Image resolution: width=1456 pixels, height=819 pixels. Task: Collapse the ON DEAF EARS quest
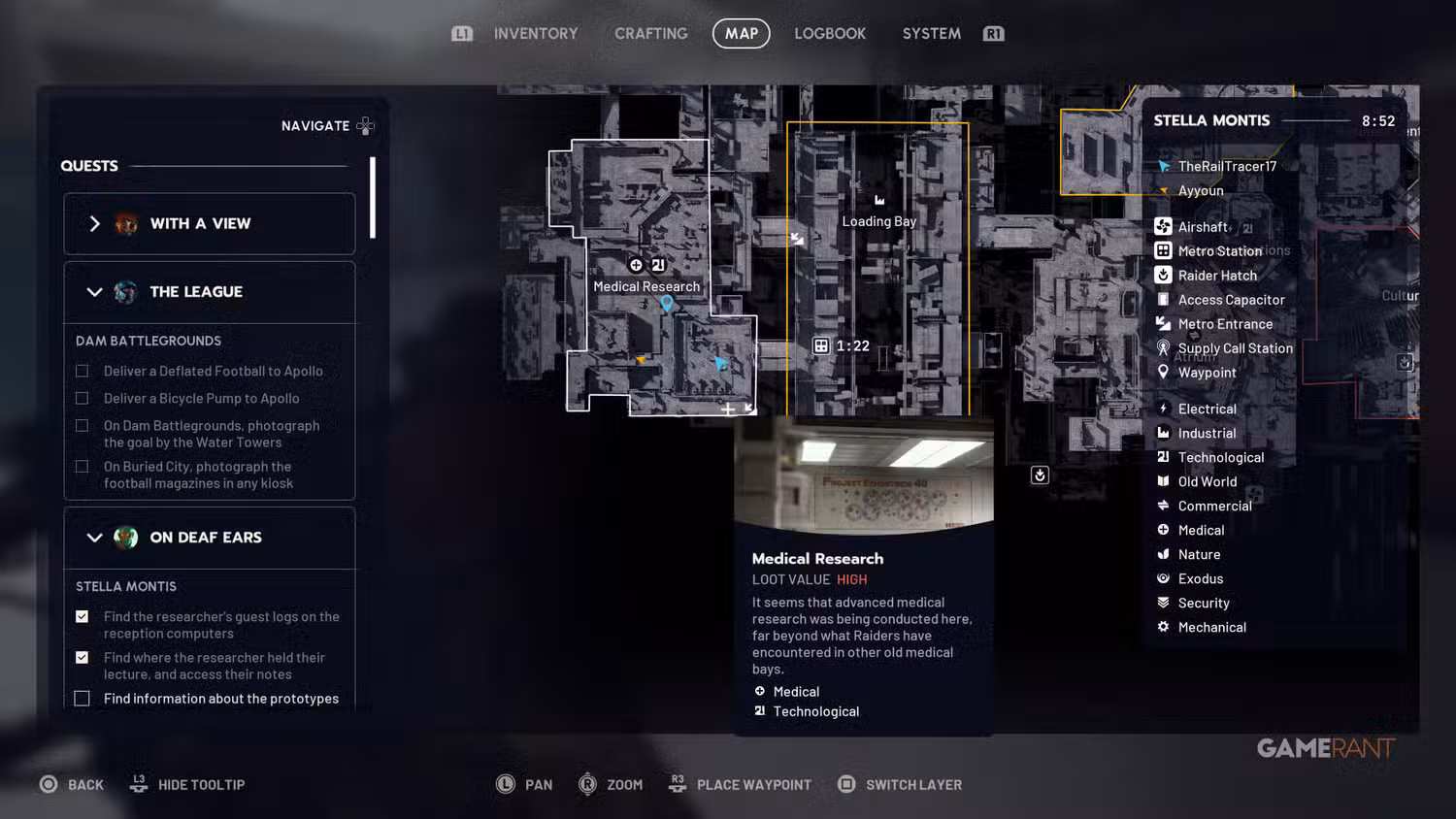[x=95, y=538]
